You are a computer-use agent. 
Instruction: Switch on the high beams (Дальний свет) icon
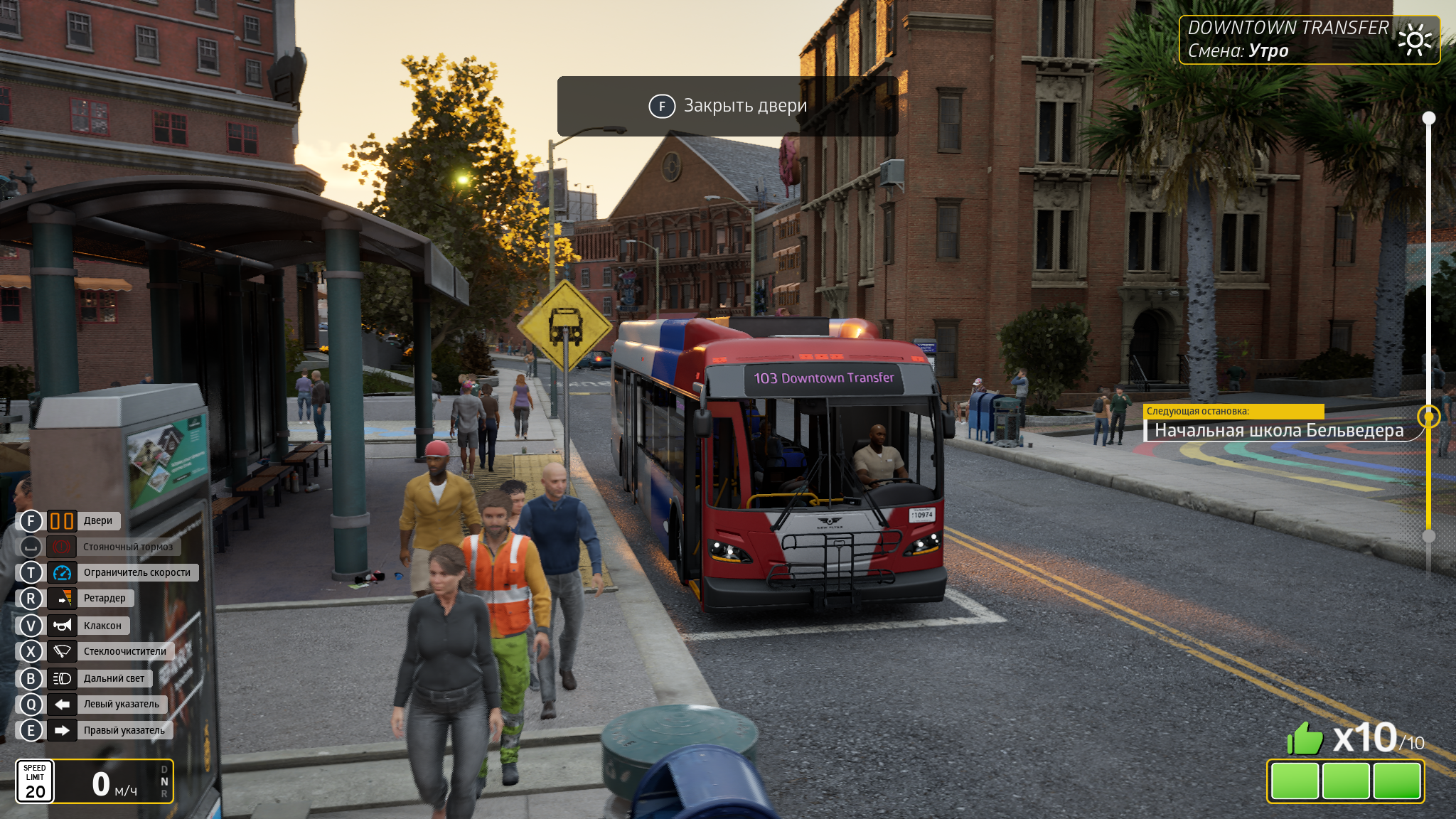(62, 679)
